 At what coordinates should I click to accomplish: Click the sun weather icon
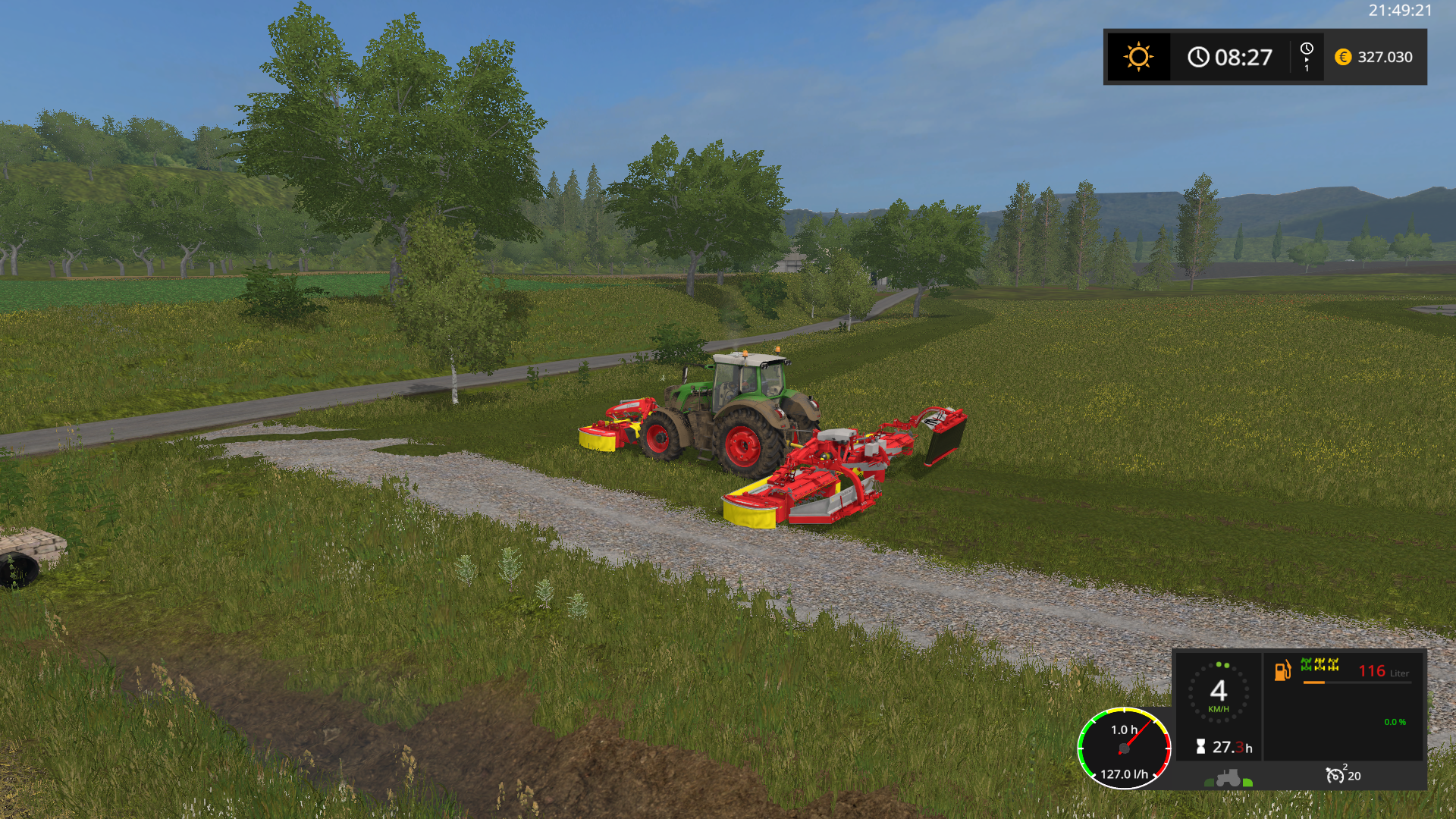pyautogui.click(x=1138, y=57)
